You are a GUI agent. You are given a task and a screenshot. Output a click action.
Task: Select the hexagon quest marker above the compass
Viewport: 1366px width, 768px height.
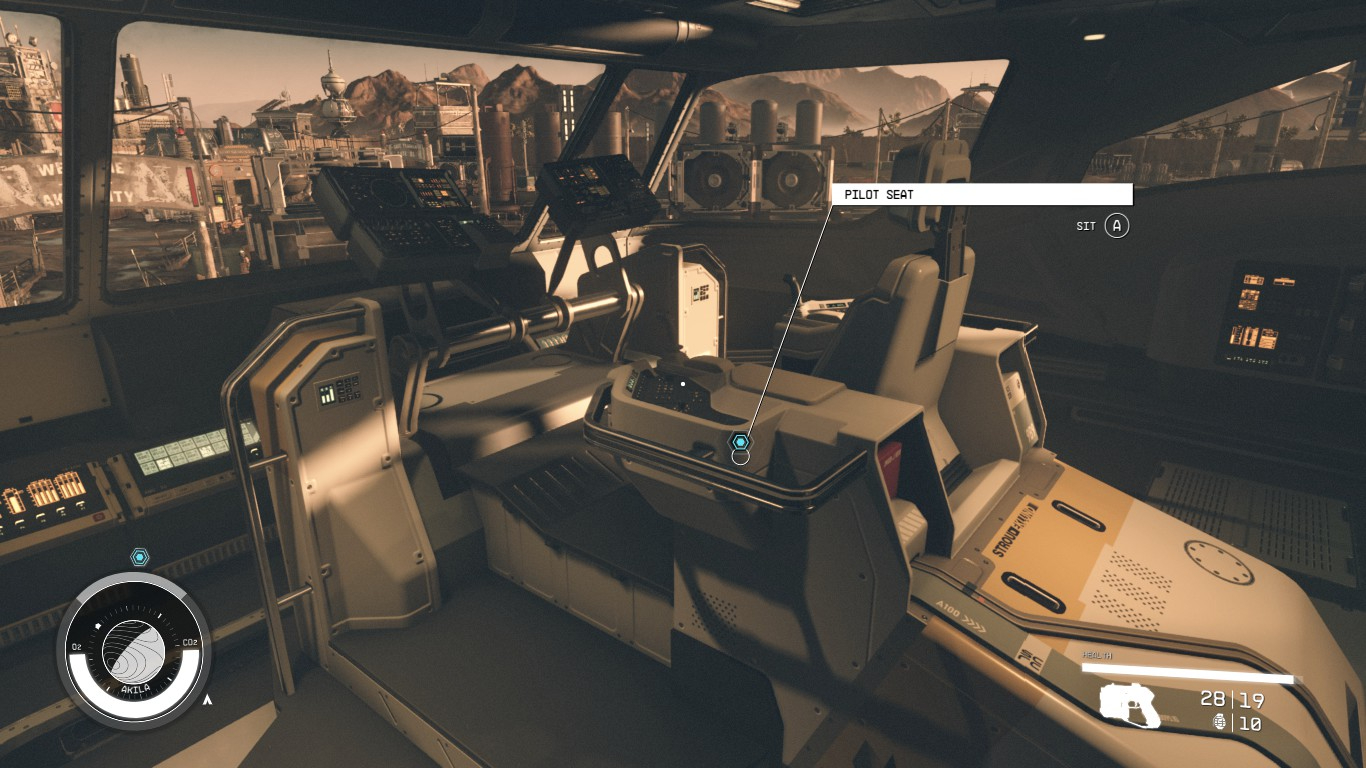point(140,557)
